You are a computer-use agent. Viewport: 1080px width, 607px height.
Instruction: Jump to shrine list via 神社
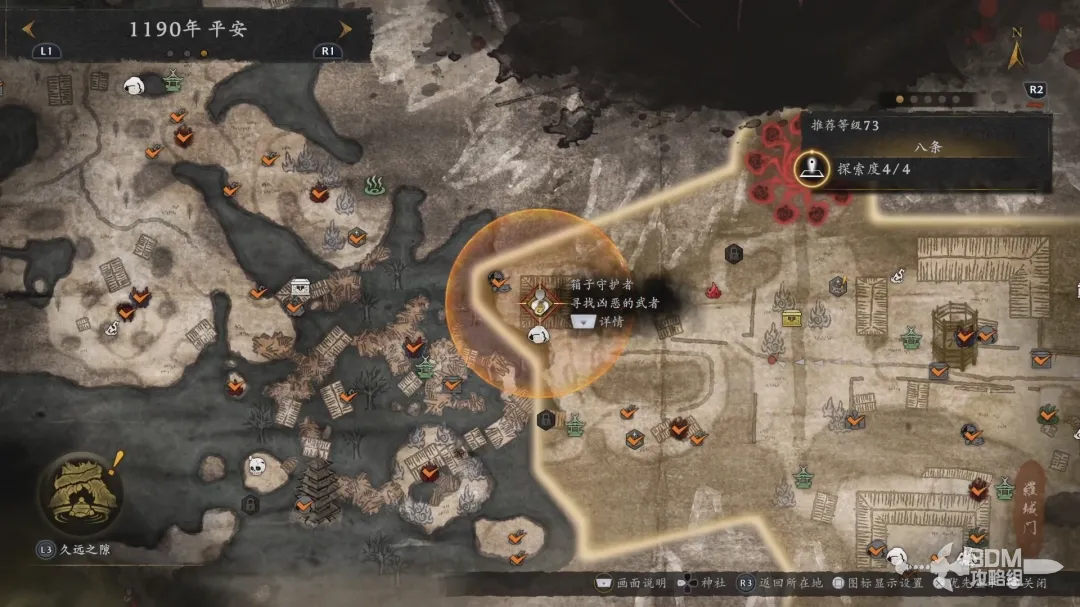pos(711,584)
